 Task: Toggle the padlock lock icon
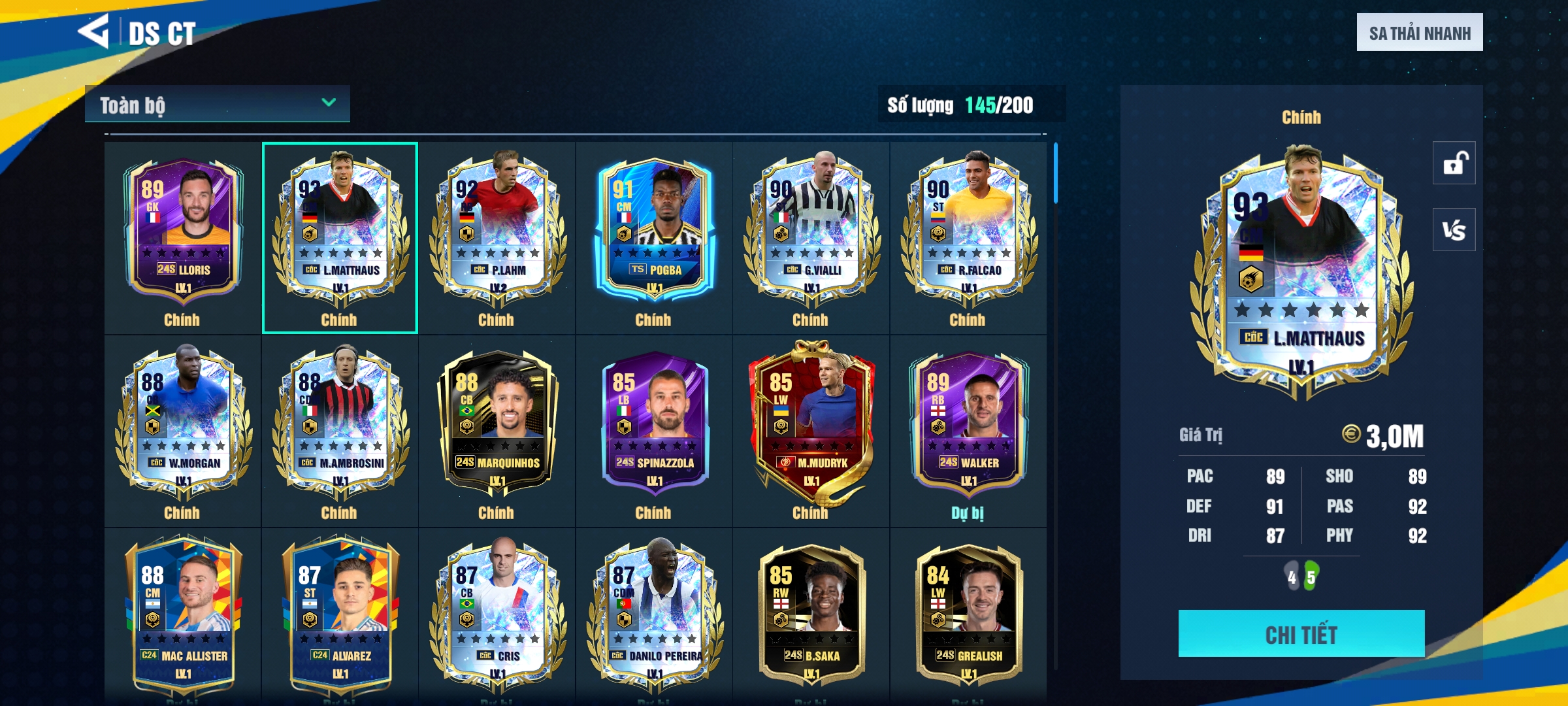click(1454, 163)
